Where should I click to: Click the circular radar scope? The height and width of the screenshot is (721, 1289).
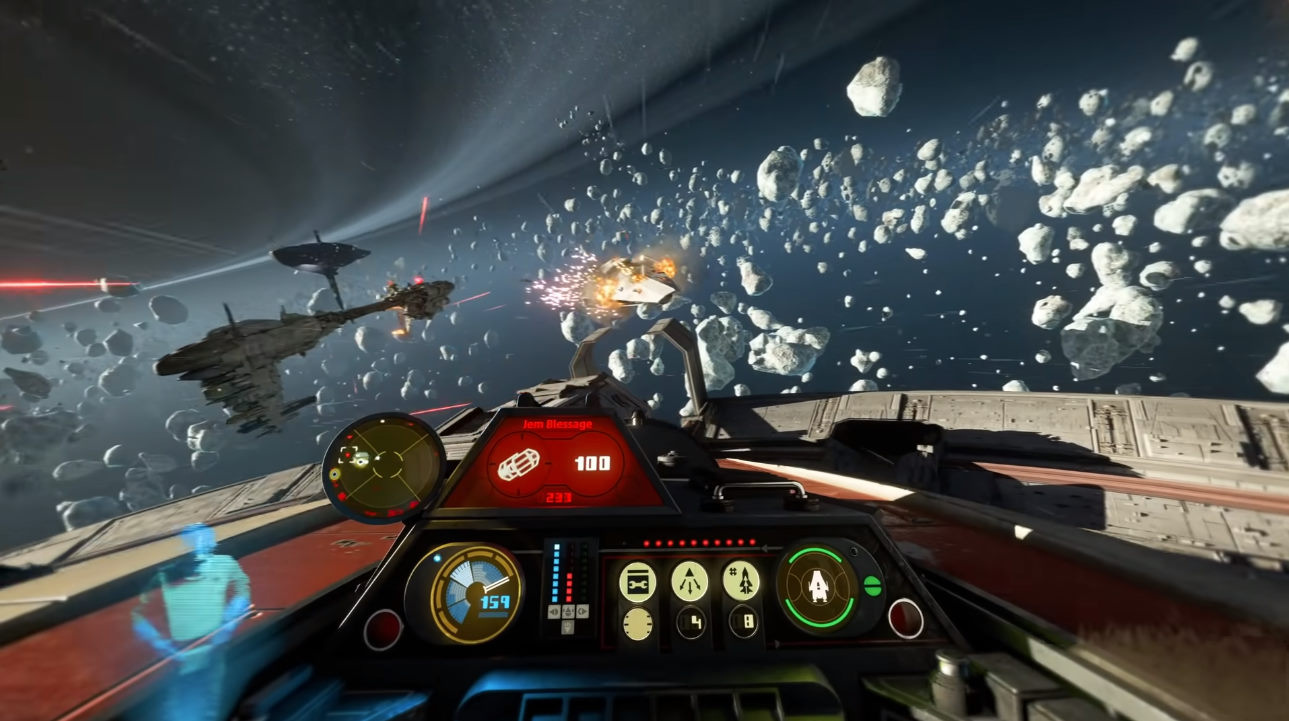(383, 466)
